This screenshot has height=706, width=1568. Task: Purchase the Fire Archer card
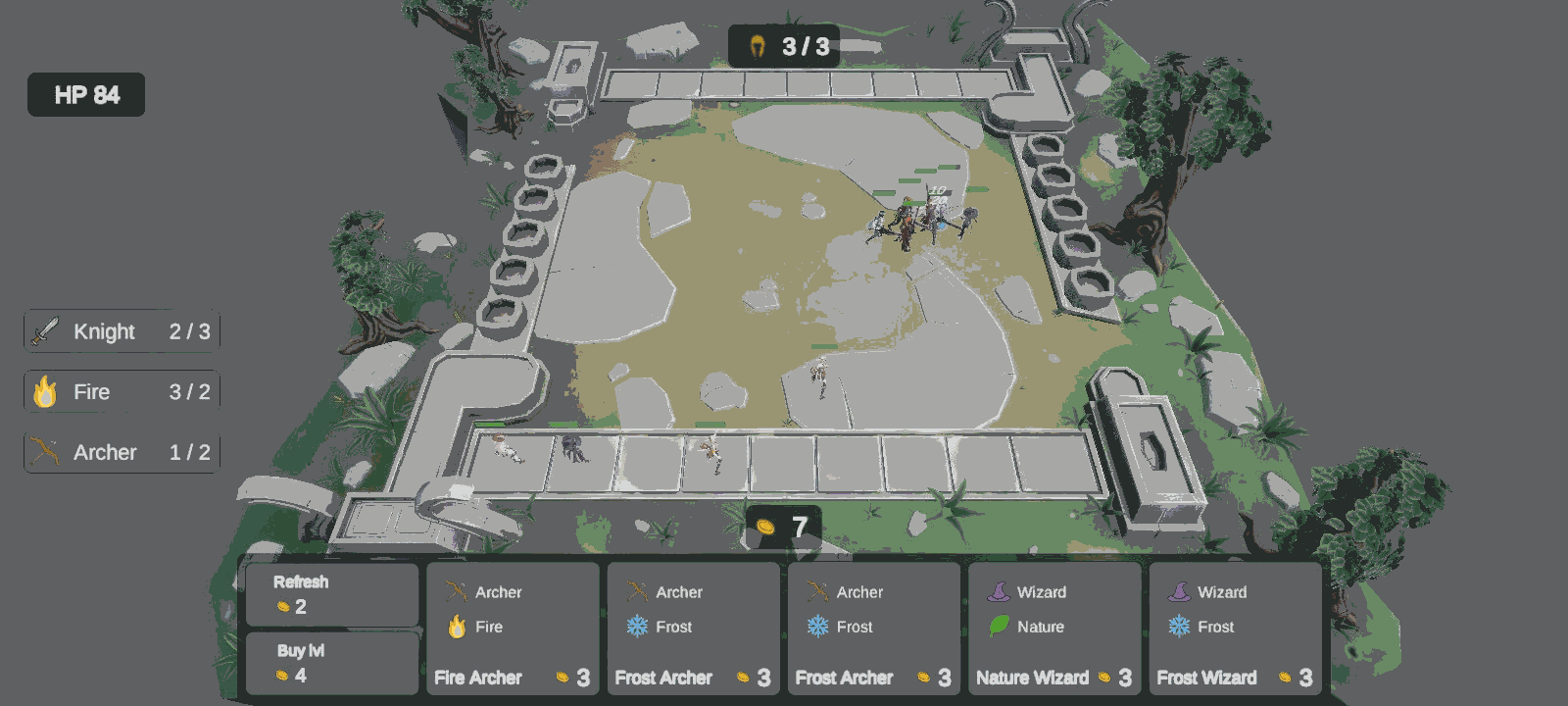tap(513, 629)
